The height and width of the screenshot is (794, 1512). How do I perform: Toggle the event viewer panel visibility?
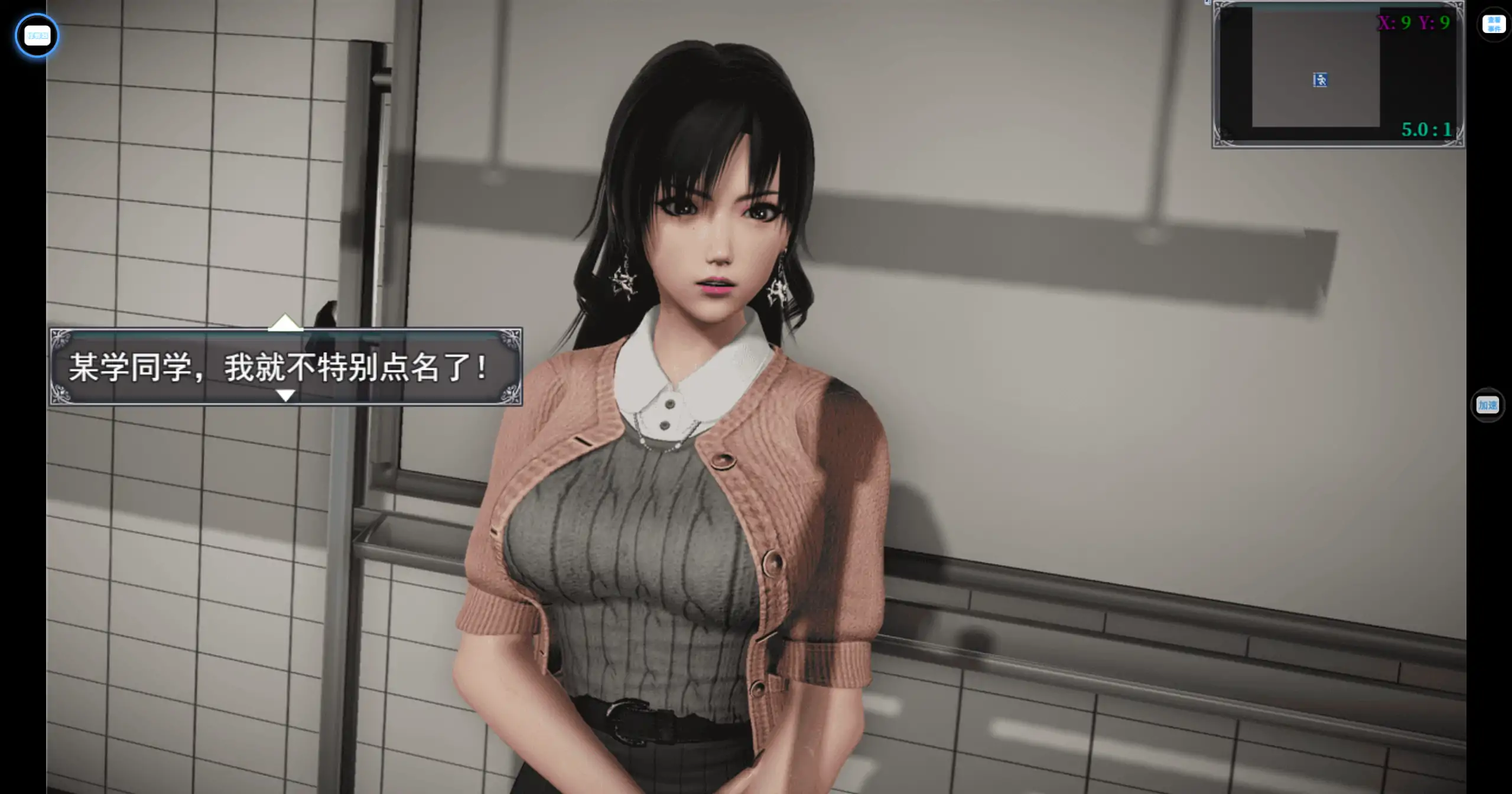pyautogui.click(x=1495, y=24)
